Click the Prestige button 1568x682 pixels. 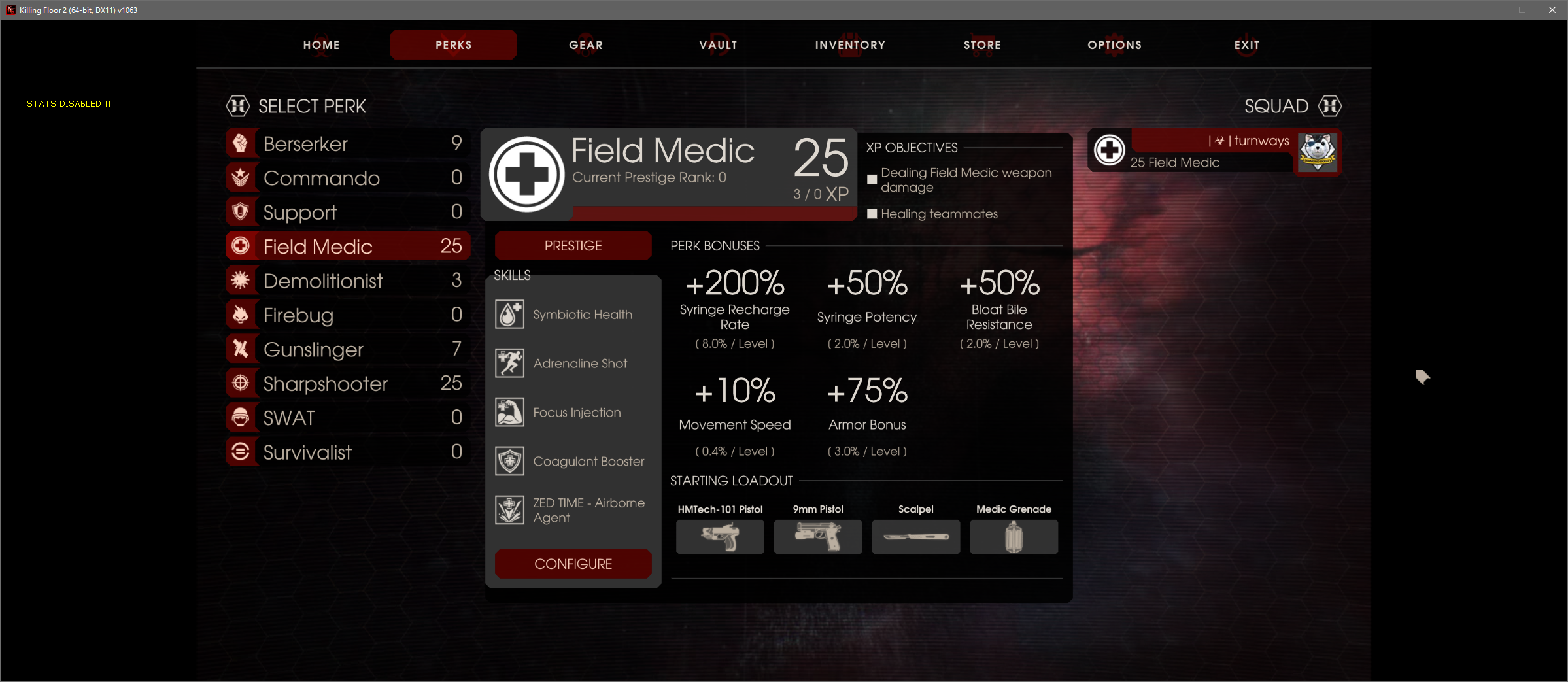coord(573,246)
